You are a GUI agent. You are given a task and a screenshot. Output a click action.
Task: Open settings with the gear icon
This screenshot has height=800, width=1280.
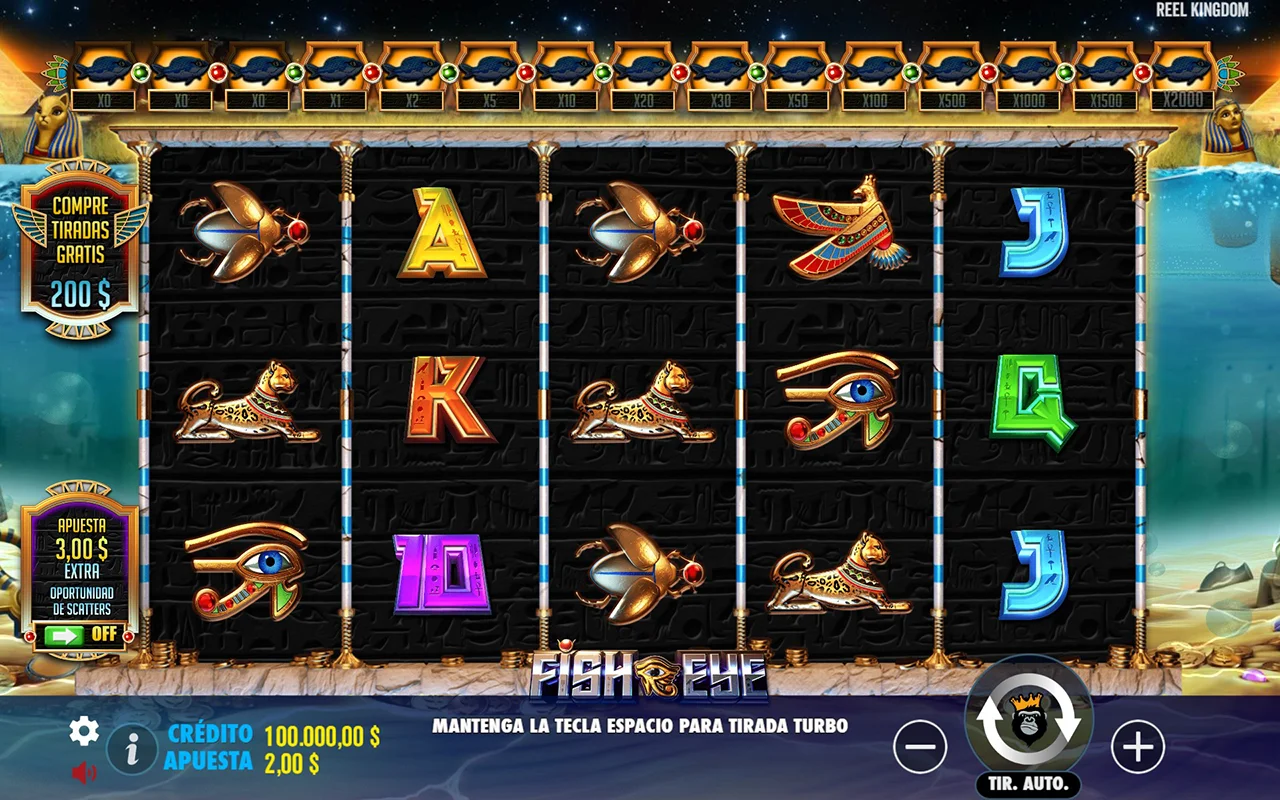[84, 732]
